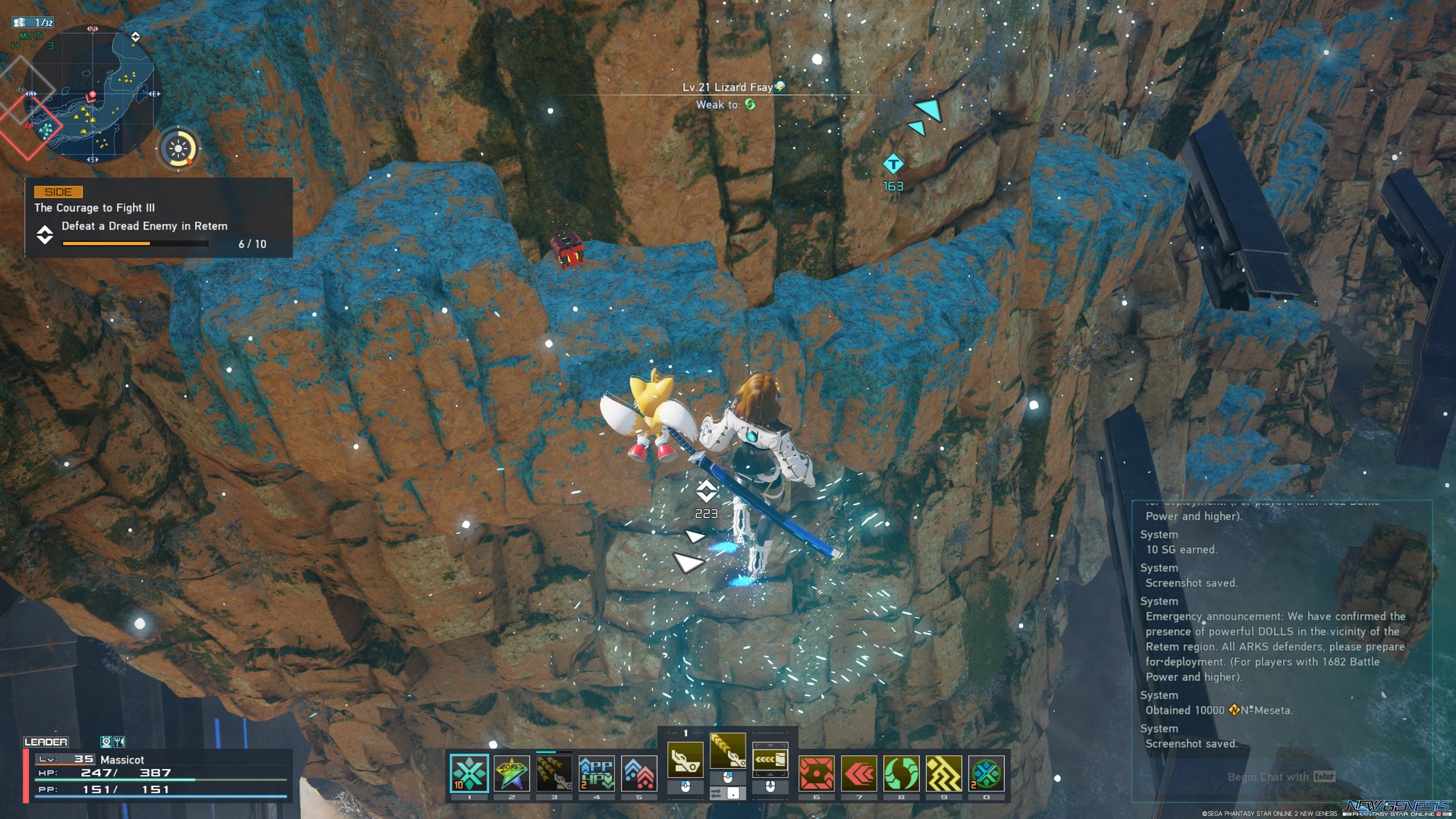
Task: Select the weapon icon in hotbar slot 3
Action: [554, 772]
